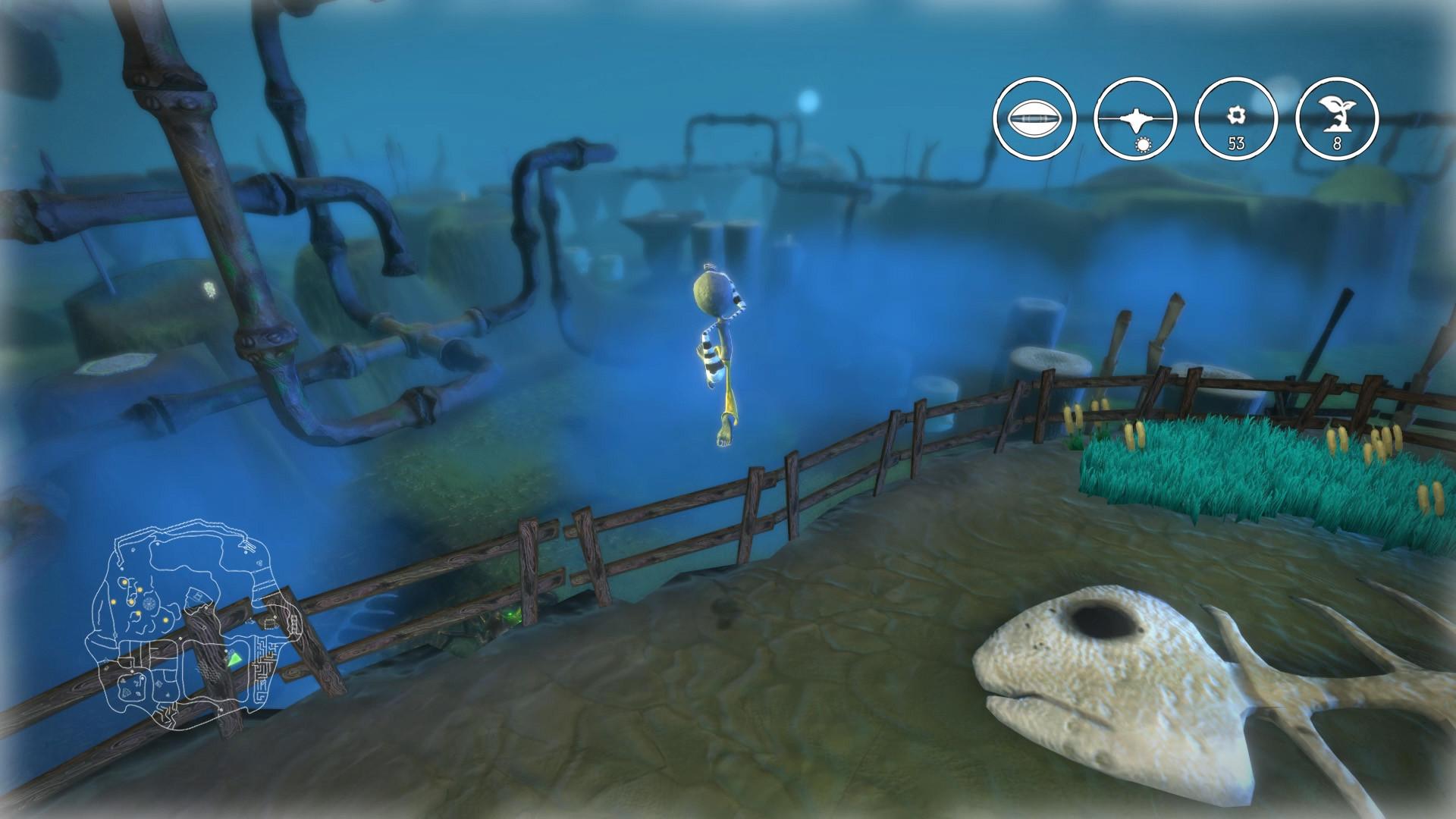Click the ladder marker on the right minimap edge

pyautogui.click(x=293, y=623)
